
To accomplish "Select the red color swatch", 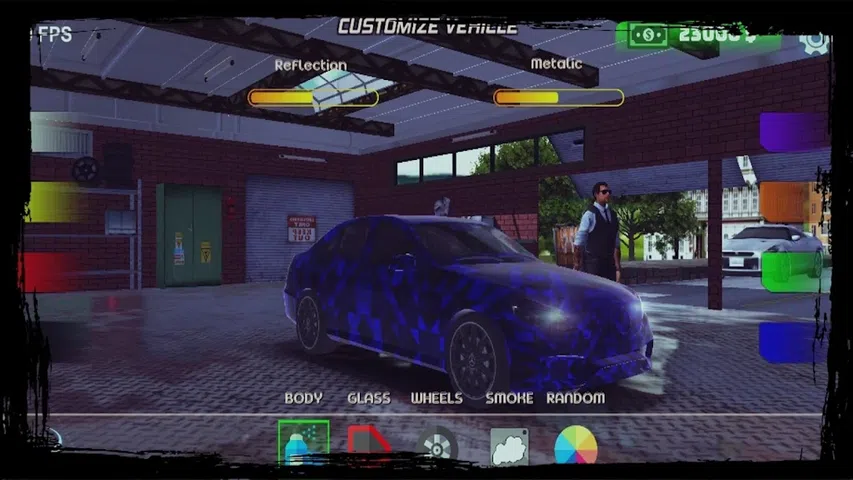I will pos(52,271).
